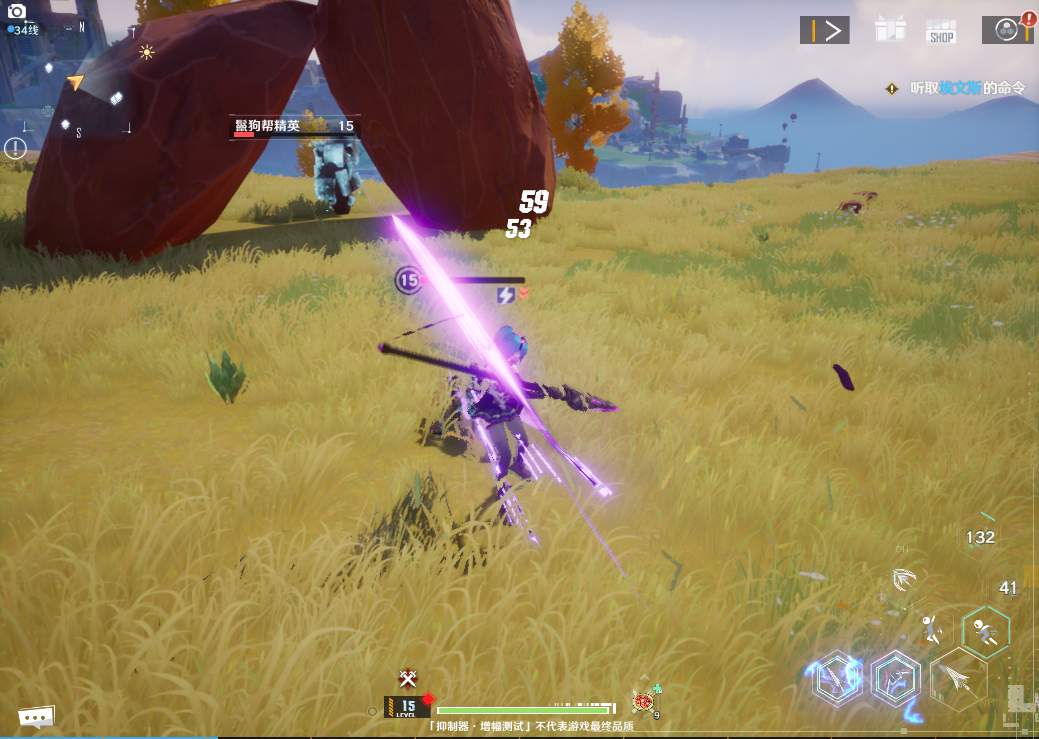Click the exclamation notice icon below minimap
Screen dimensions: 1039x739
15,149
